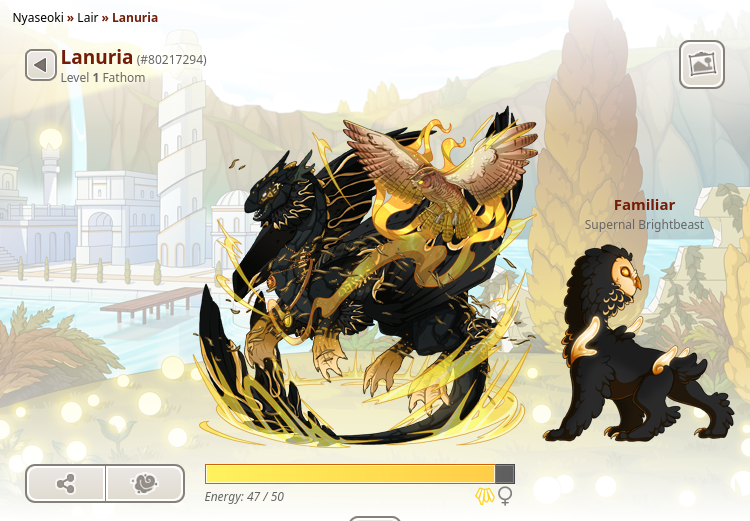Share this dragon using the share button
Viewport: 750px width, 521px height.
[66, 484]
